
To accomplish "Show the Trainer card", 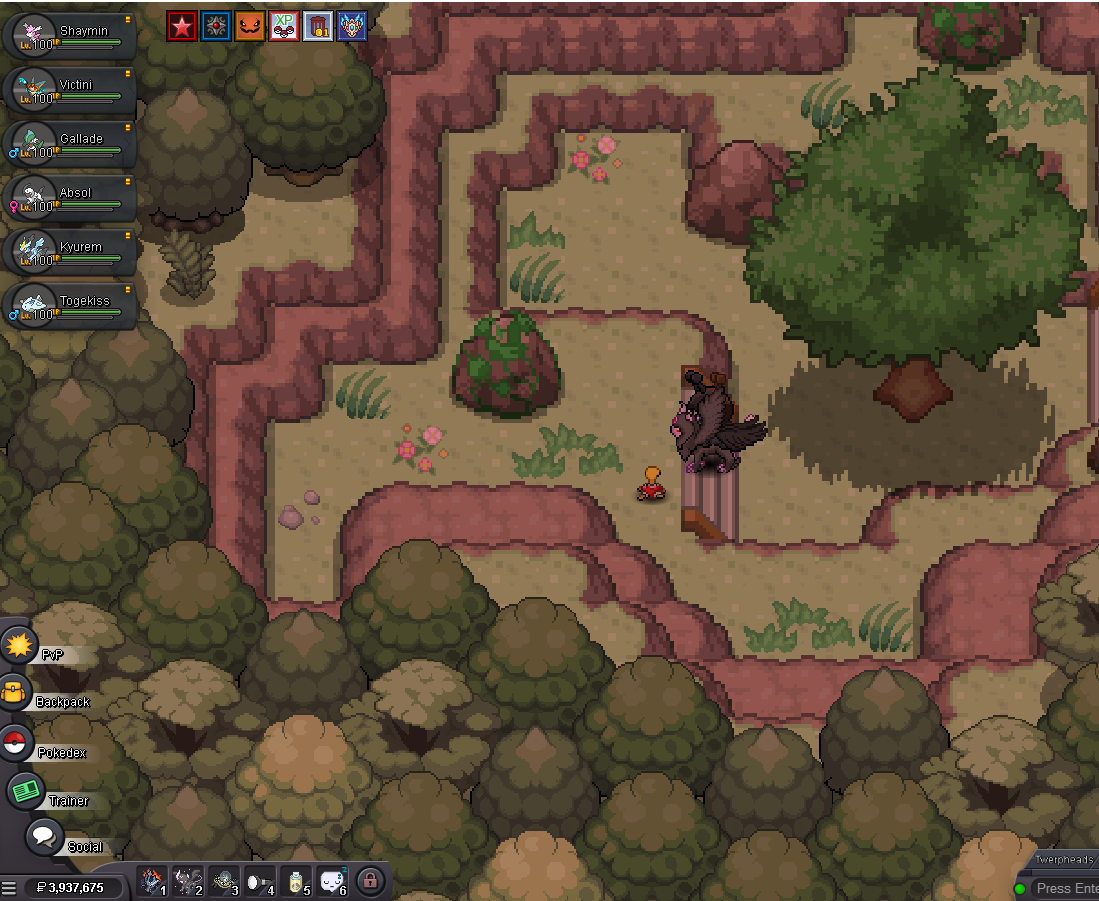I will [25, 791].
